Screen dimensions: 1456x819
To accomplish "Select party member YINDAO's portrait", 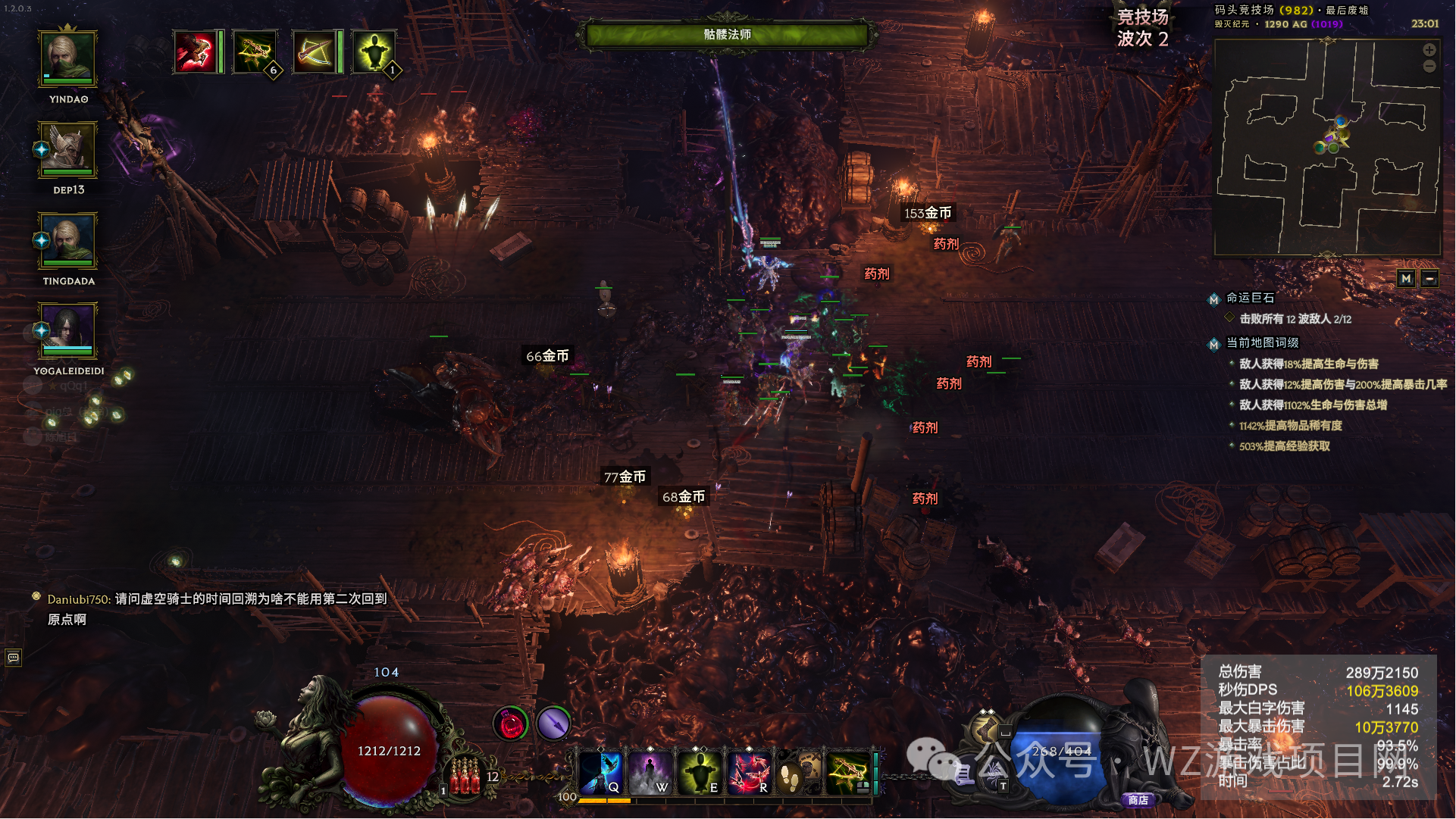I will point(68,58).
